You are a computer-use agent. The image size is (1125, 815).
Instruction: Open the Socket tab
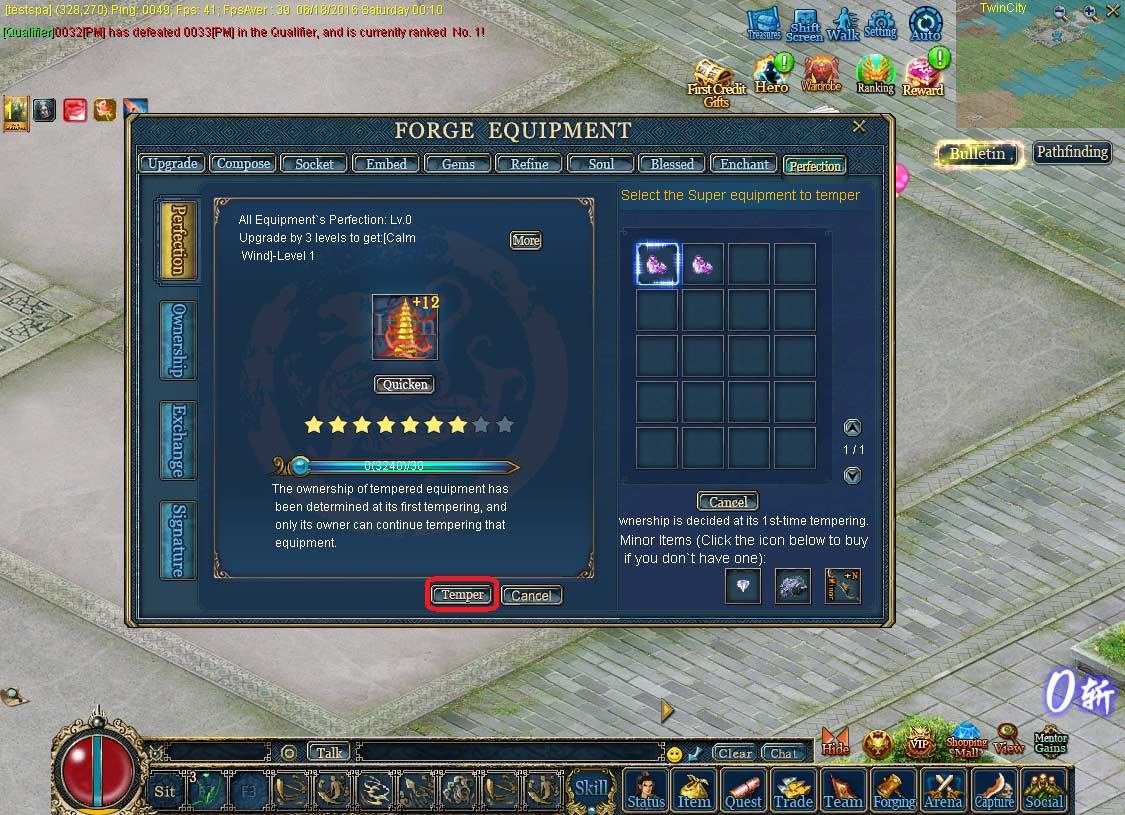click(x=314, y=164)
